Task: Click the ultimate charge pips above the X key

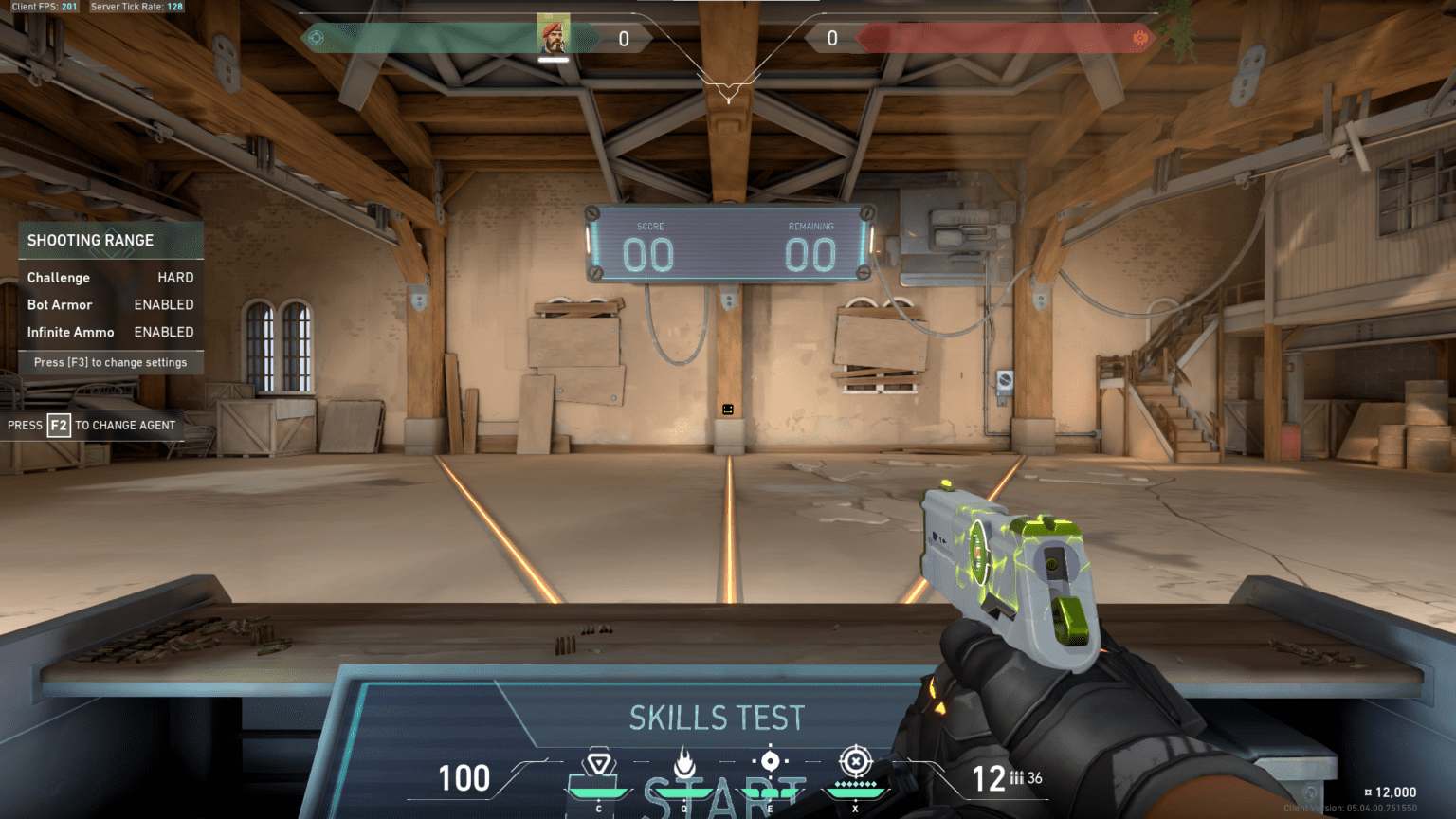Action: (x=856, y=786)
